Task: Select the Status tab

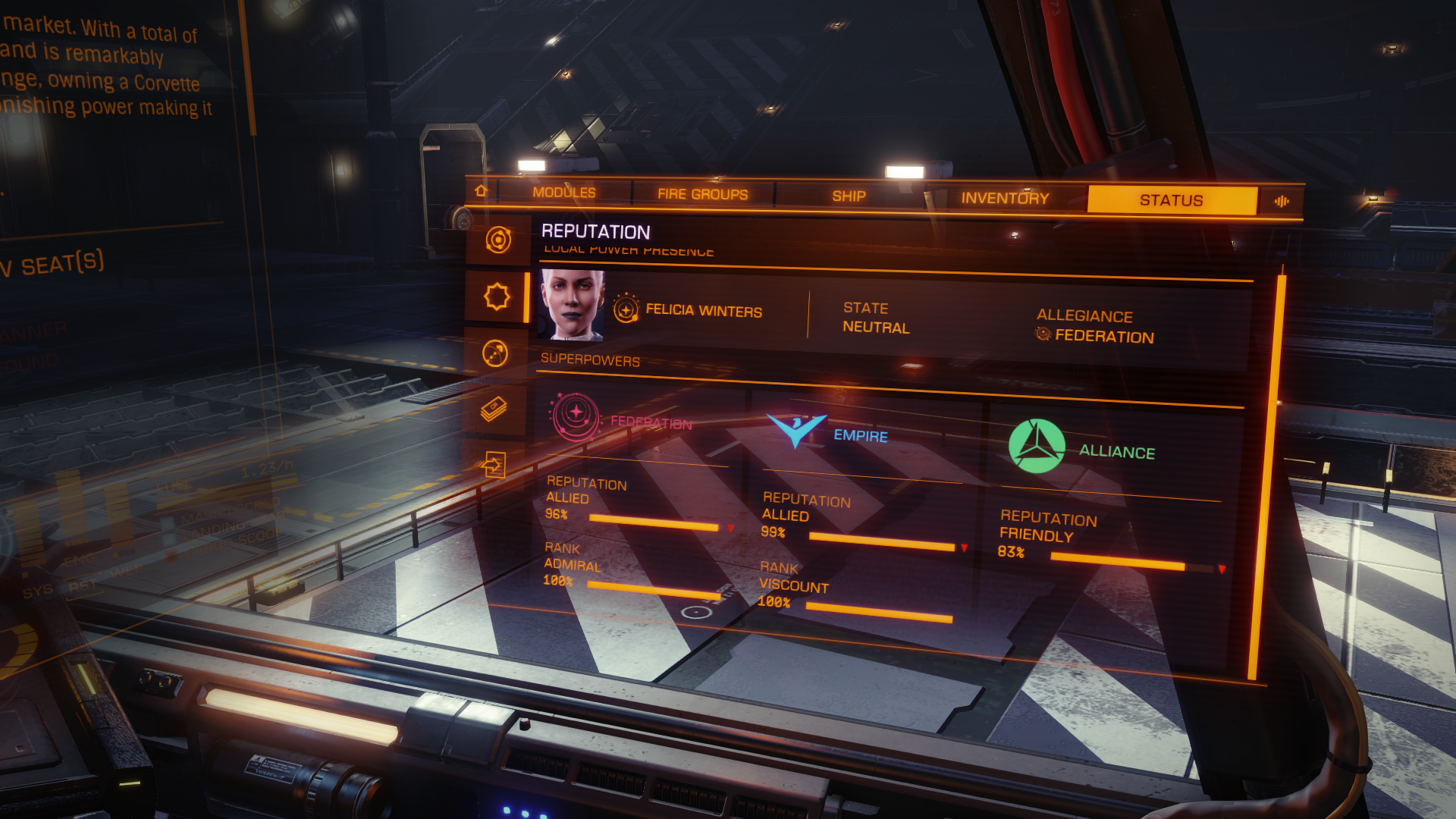Action: 1171,200
